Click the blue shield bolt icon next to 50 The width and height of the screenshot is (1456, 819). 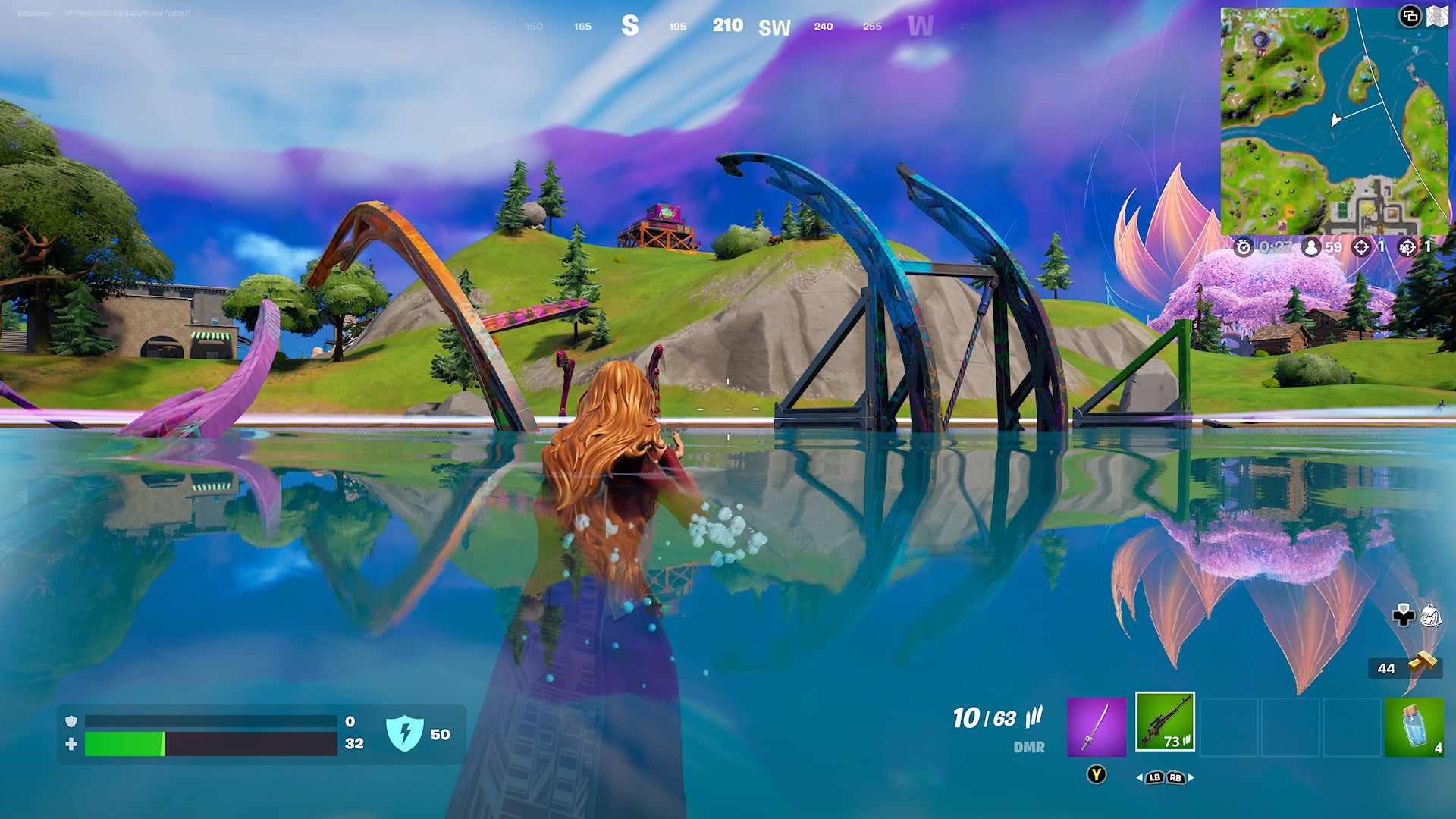pos(406,733)
